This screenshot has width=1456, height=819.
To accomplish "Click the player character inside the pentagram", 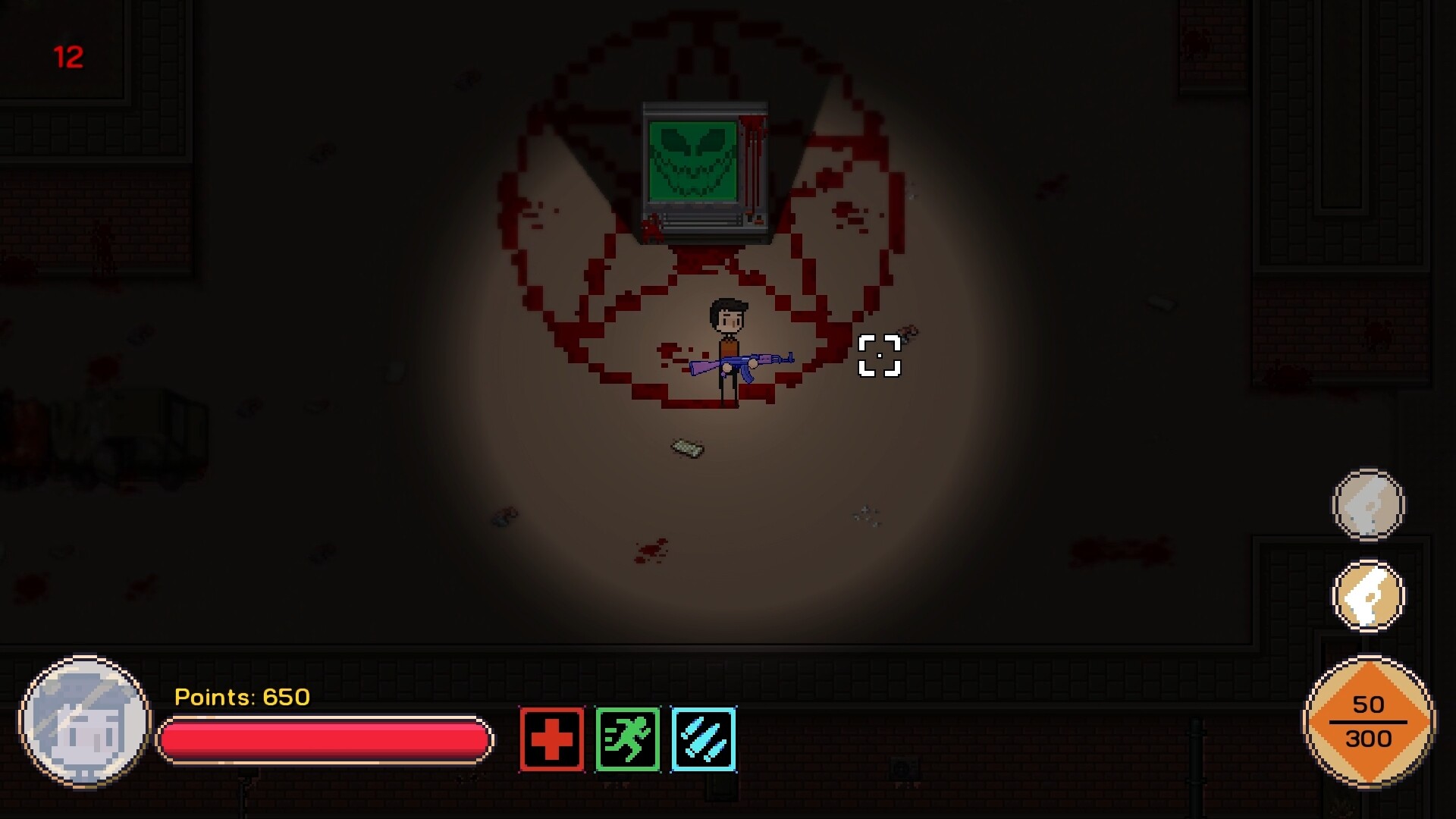I will 726,341.
